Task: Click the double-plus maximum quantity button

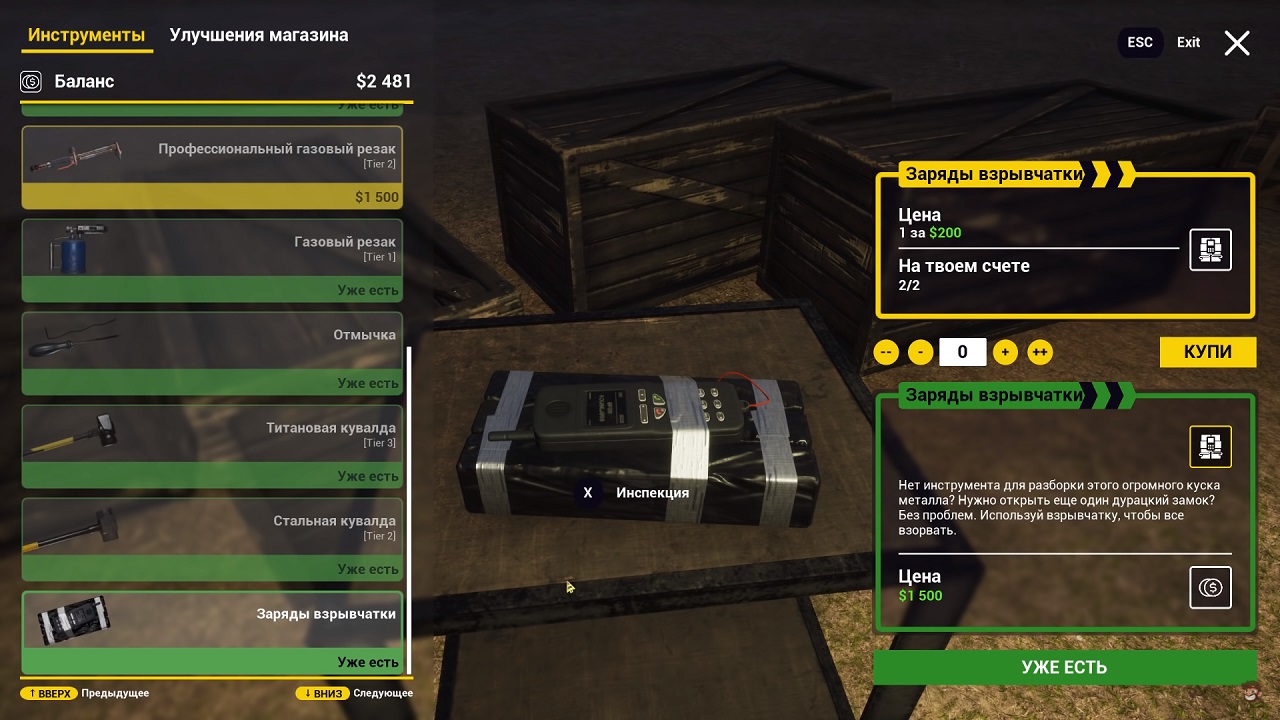Action: pyautogui.click(x=1040, y=352)
